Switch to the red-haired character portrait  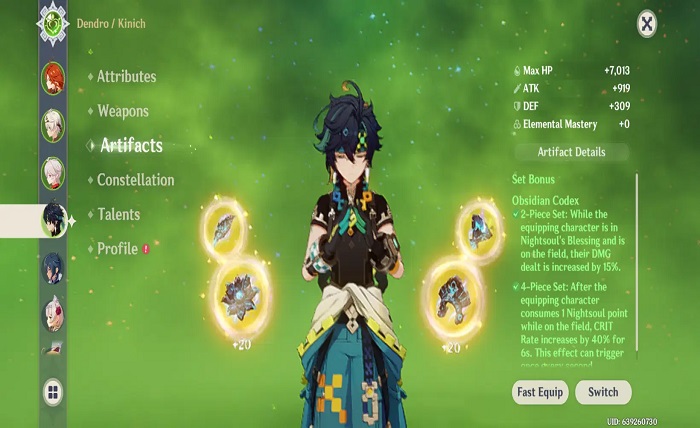[53, 77]
